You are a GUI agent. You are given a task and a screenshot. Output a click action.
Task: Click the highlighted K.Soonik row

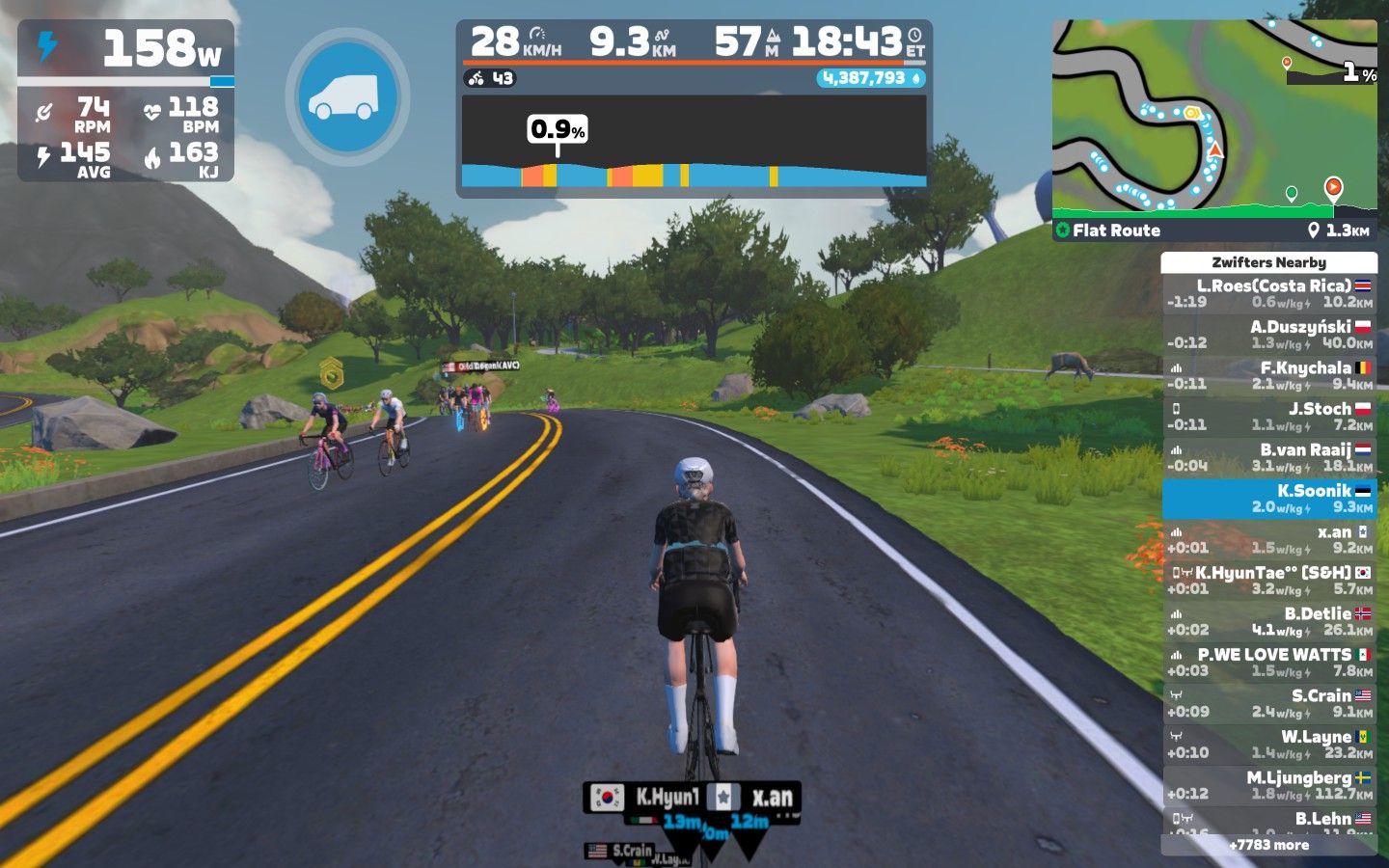[1268, 499]
